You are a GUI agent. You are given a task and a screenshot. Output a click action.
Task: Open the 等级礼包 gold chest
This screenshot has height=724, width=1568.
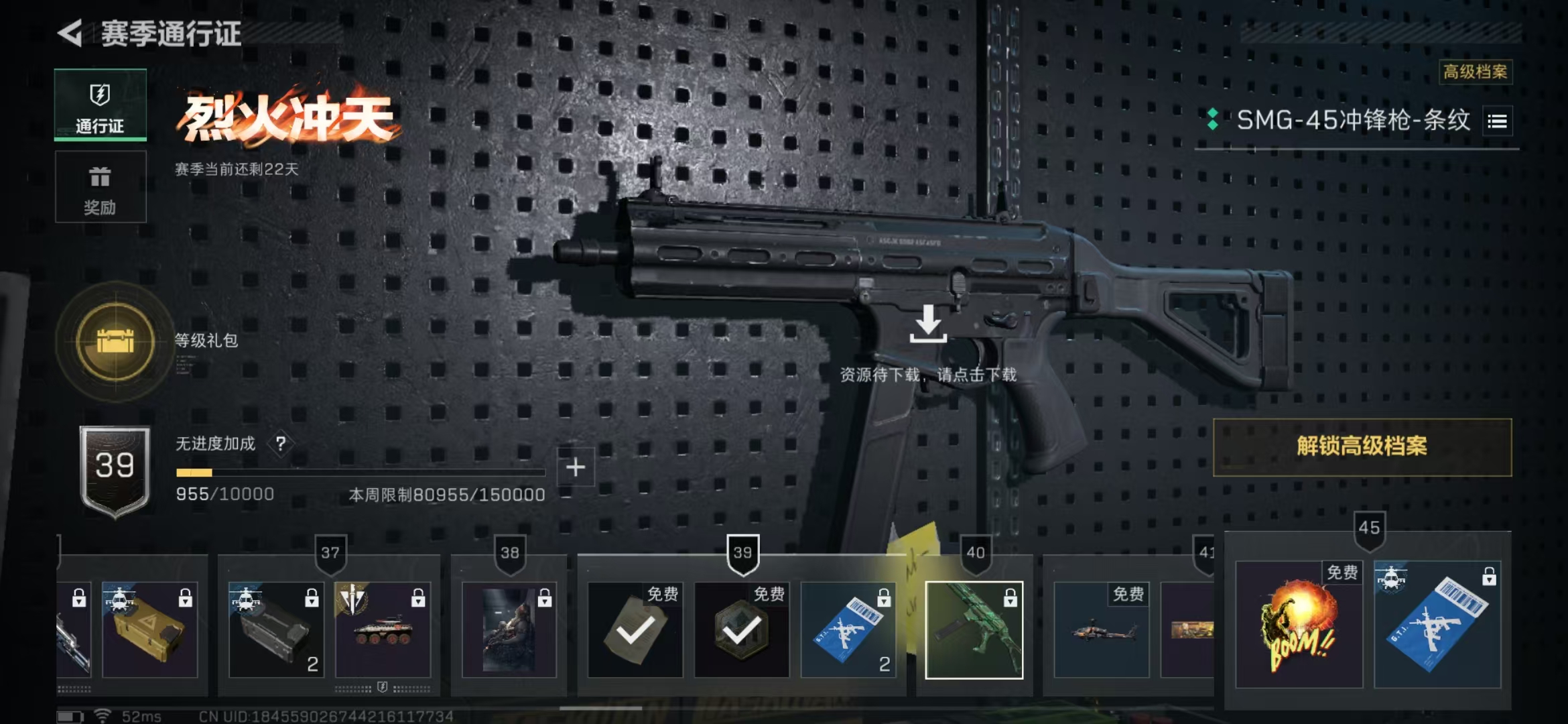point(116,341)
